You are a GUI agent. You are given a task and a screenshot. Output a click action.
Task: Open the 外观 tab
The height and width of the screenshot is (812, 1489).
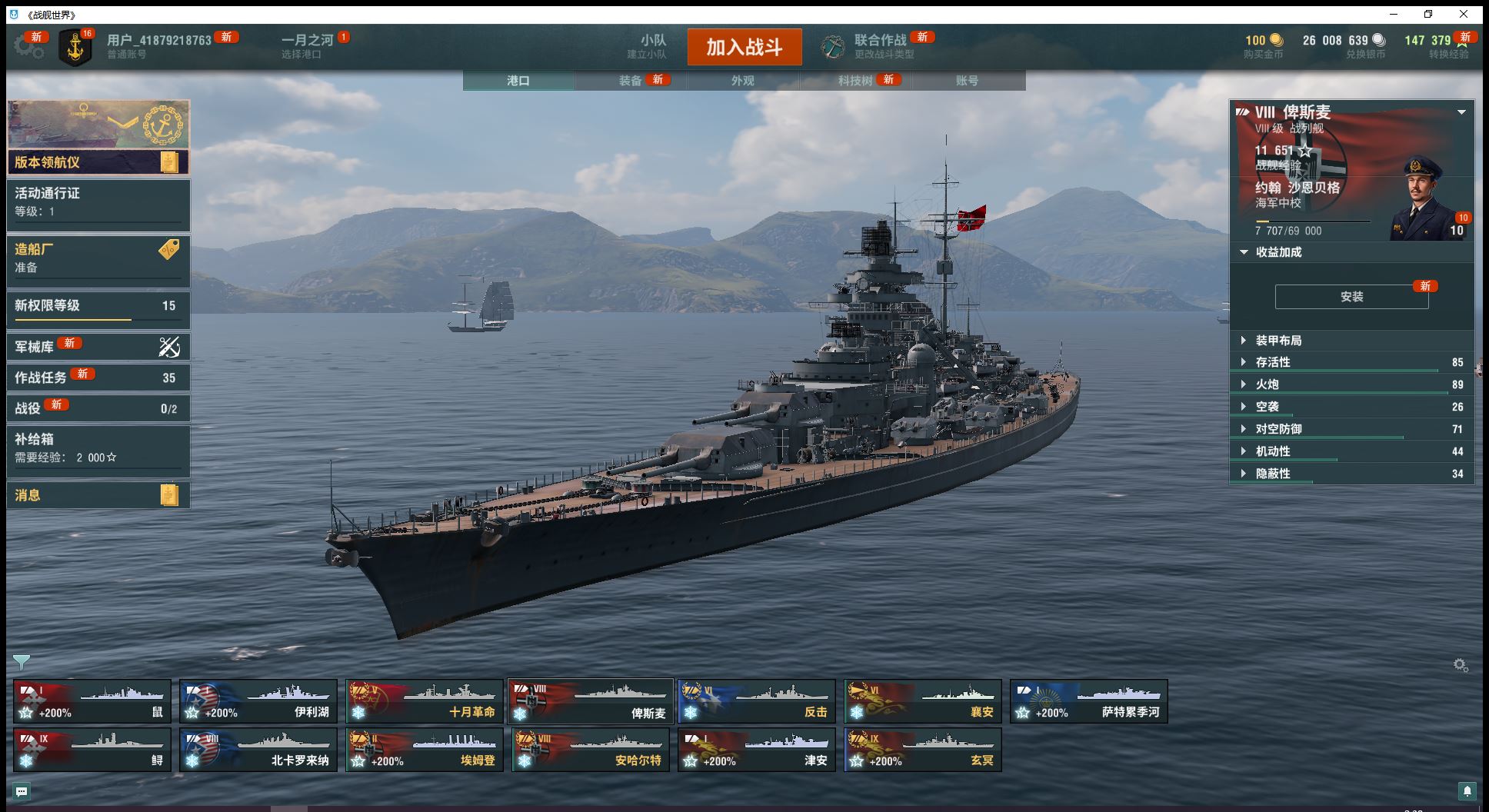[x=742, y=81]
